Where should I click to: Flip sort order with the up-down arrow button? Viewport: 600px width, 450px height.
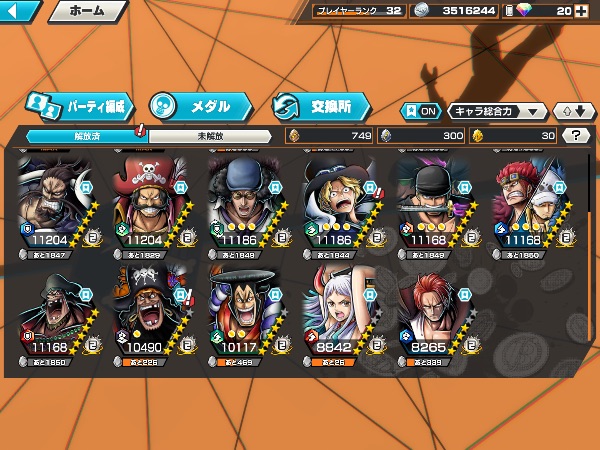(x=571, y=111)
